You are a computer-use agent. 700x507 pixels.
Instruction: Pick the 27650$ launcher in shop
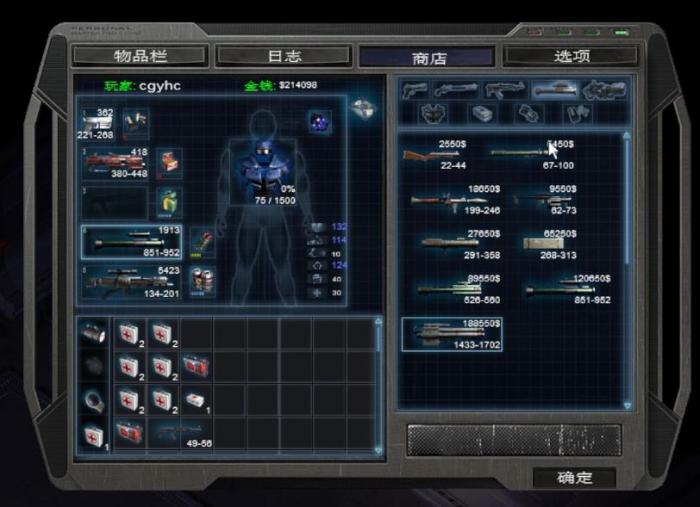pos(451,243)
